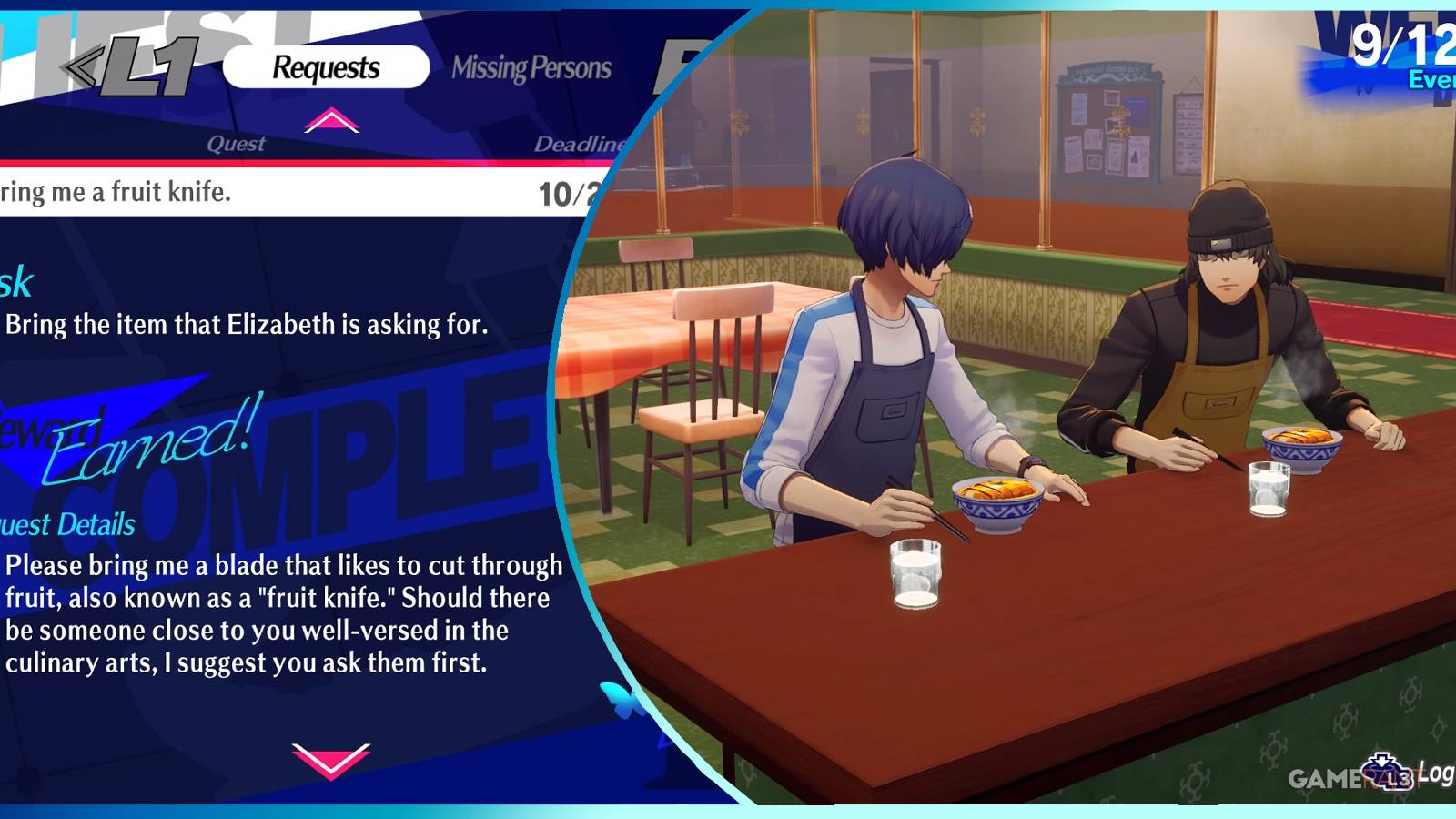Image resolution: width=1456 pixels, height=819 pixels.
Task: Click the Quest column header
Action: click(237, 144)
